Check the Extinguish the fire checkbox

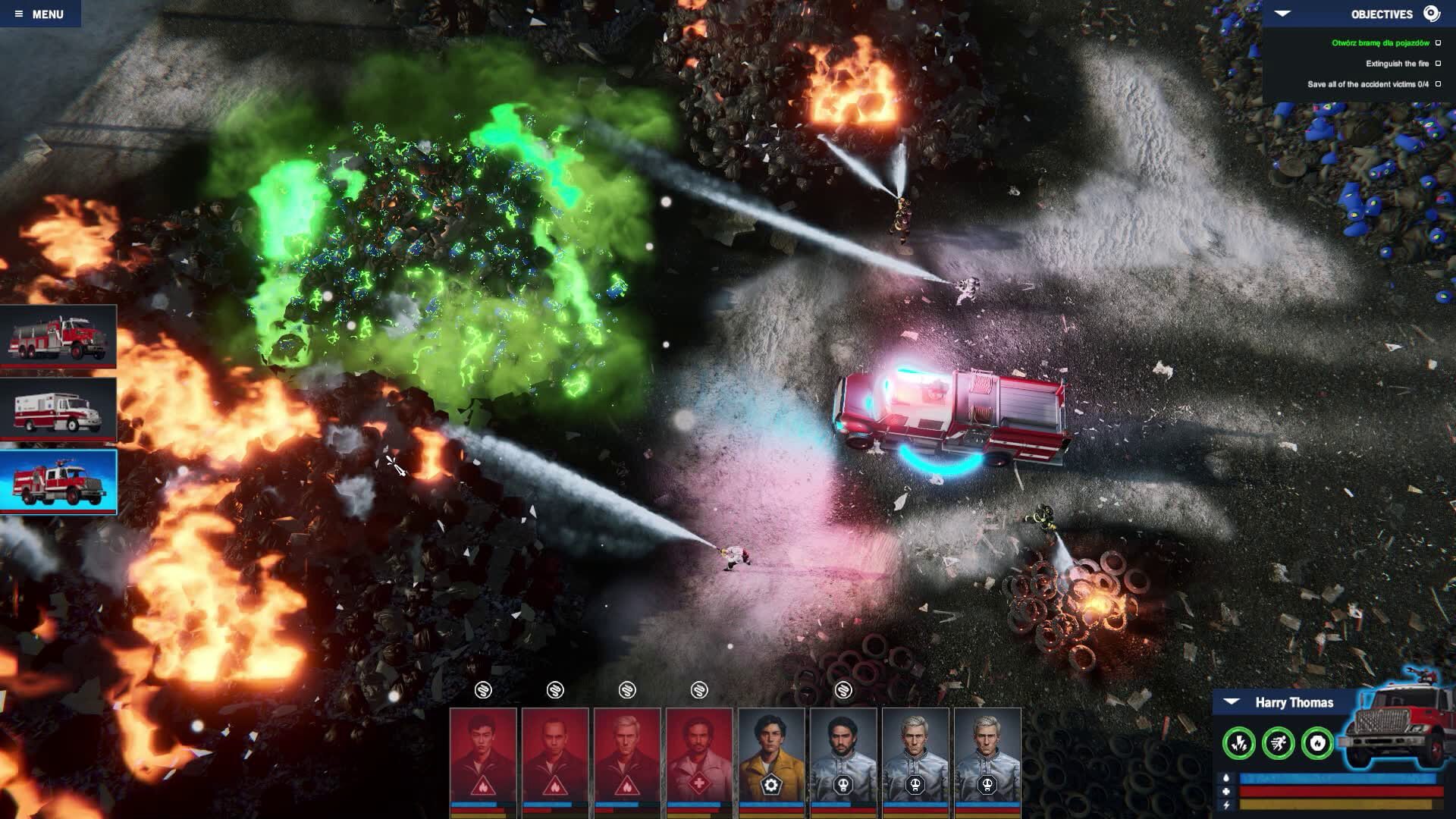pos(1439,64)
